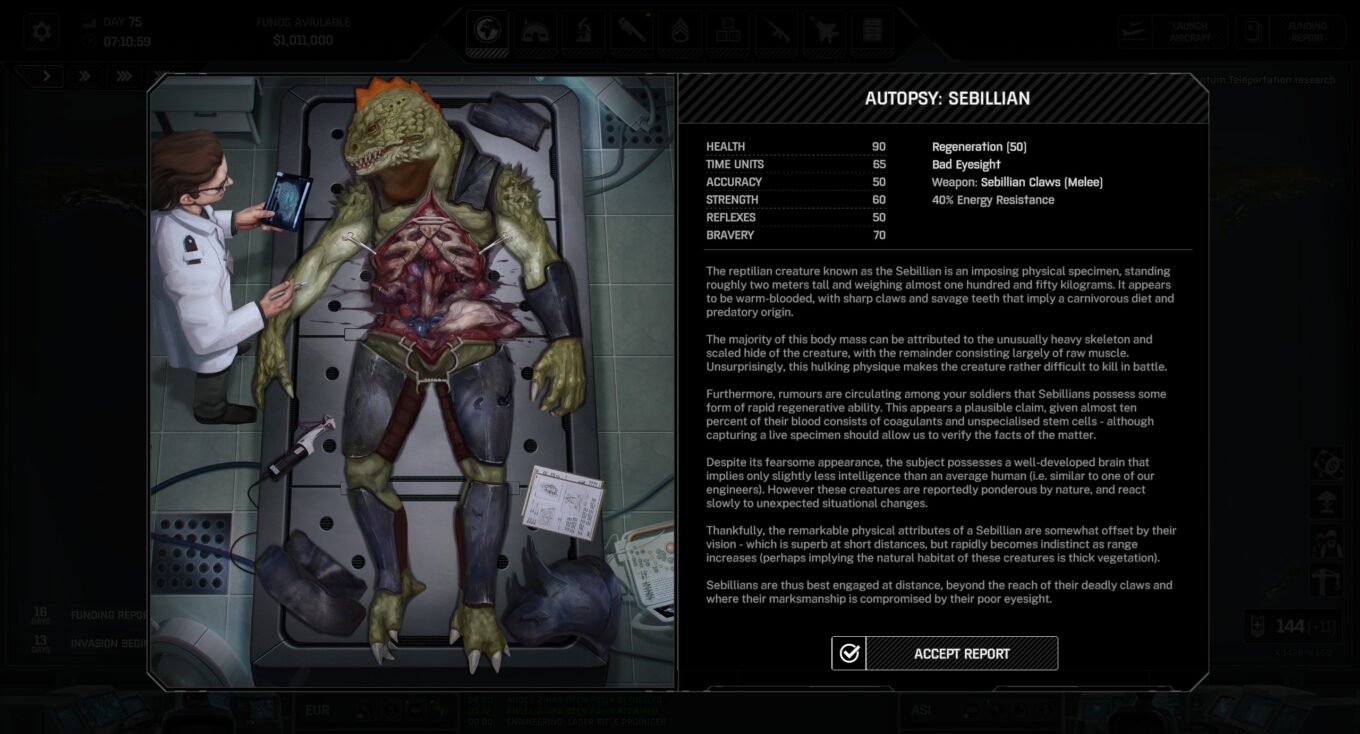Open the Aircraft fighter jet icon
Screen dimensions: 1360x734
tap(824, 30)
